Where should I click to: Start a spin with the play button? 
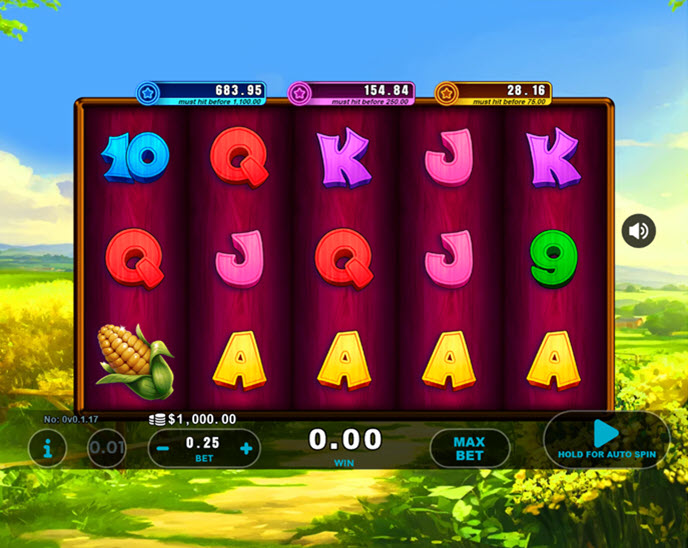point(606,435)
